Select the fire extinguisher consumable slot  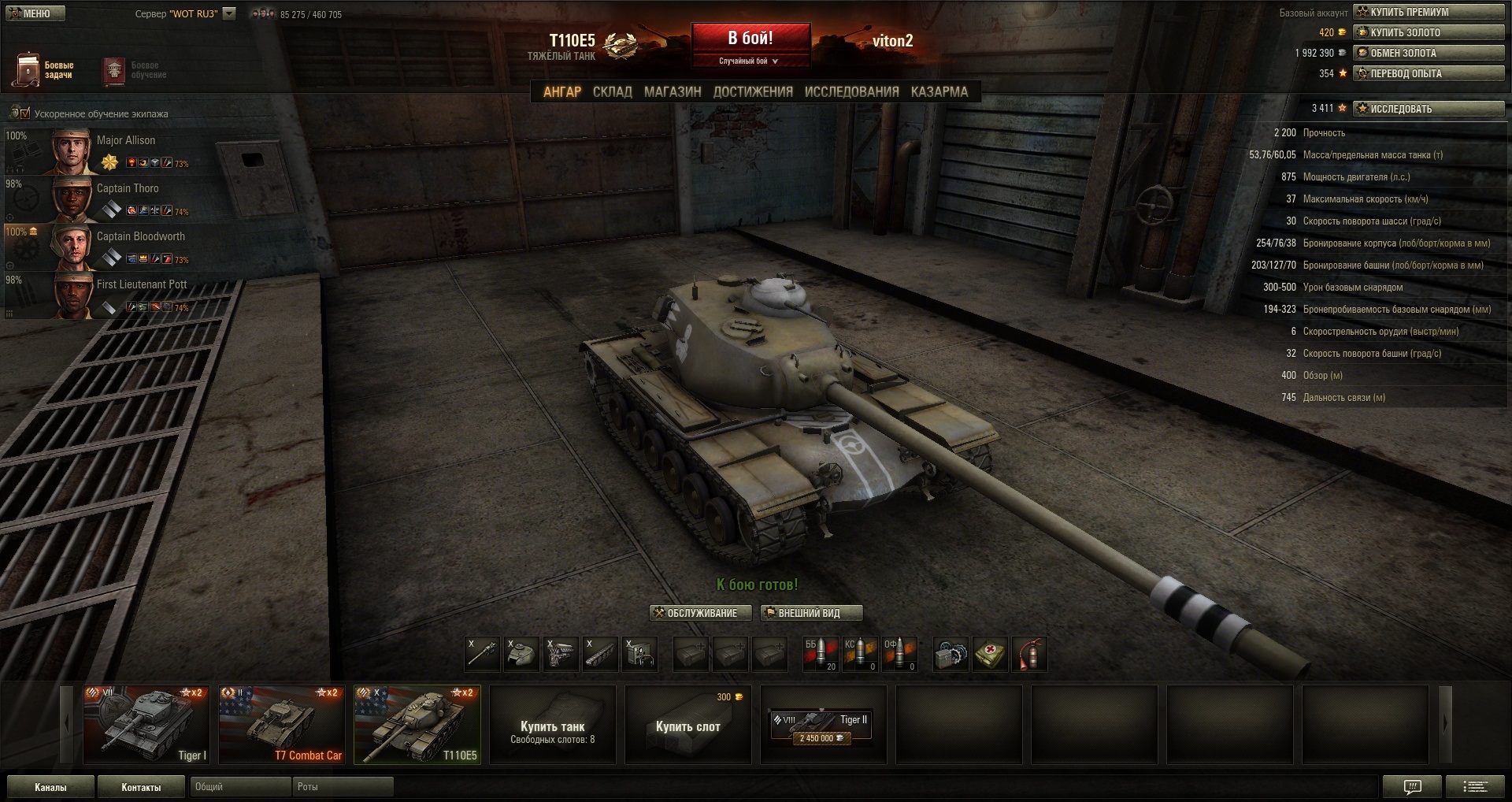pos(1029,655)
